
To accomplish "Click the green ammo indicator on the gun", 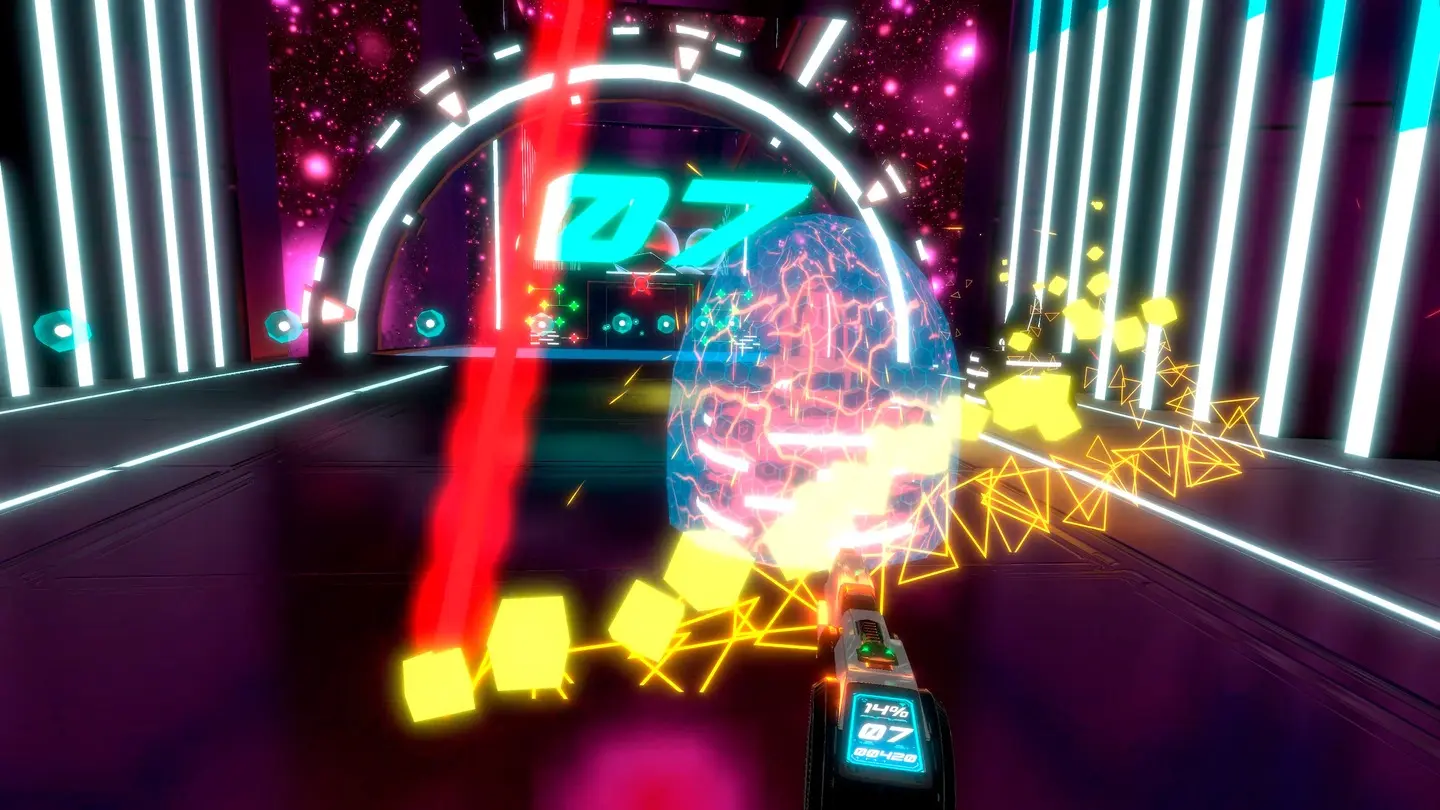I will (x=875, y=652).
